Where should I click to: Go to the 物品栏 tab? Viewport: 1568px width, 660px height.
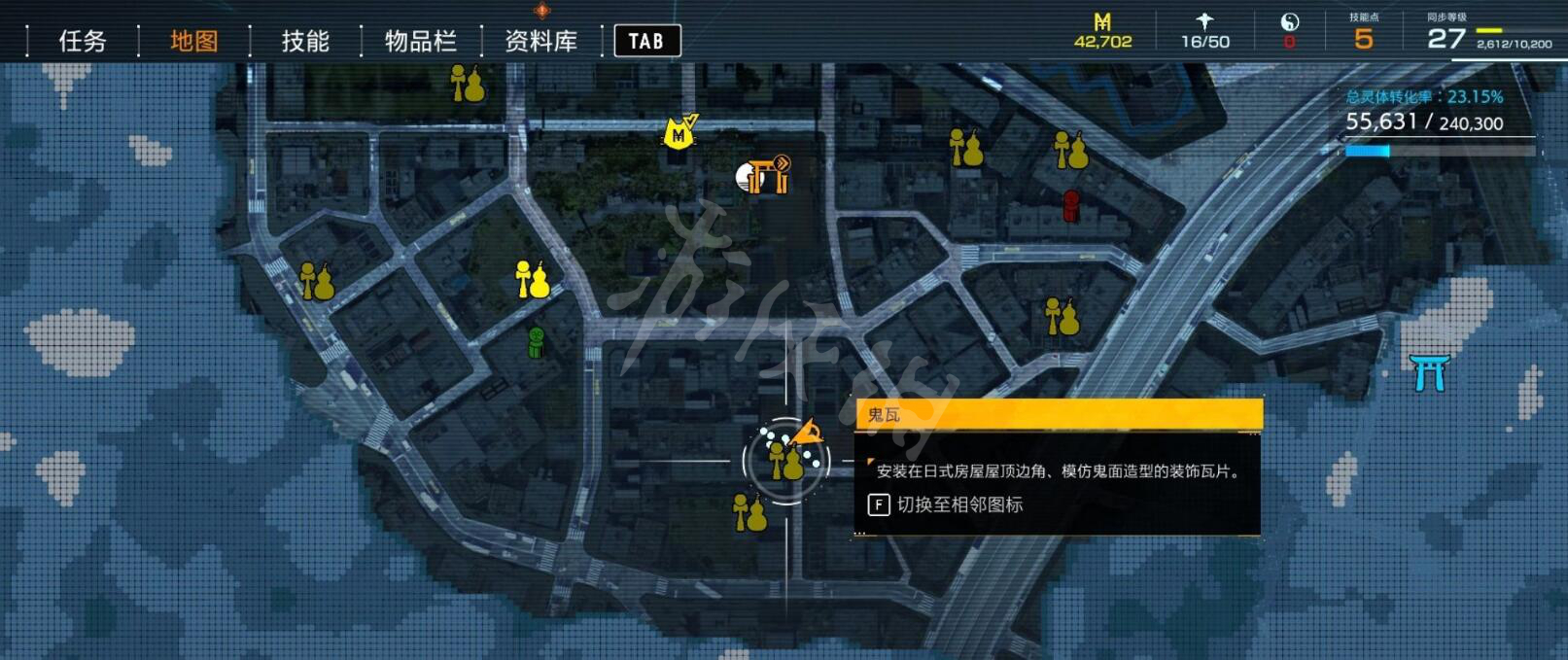click(420, 41)
